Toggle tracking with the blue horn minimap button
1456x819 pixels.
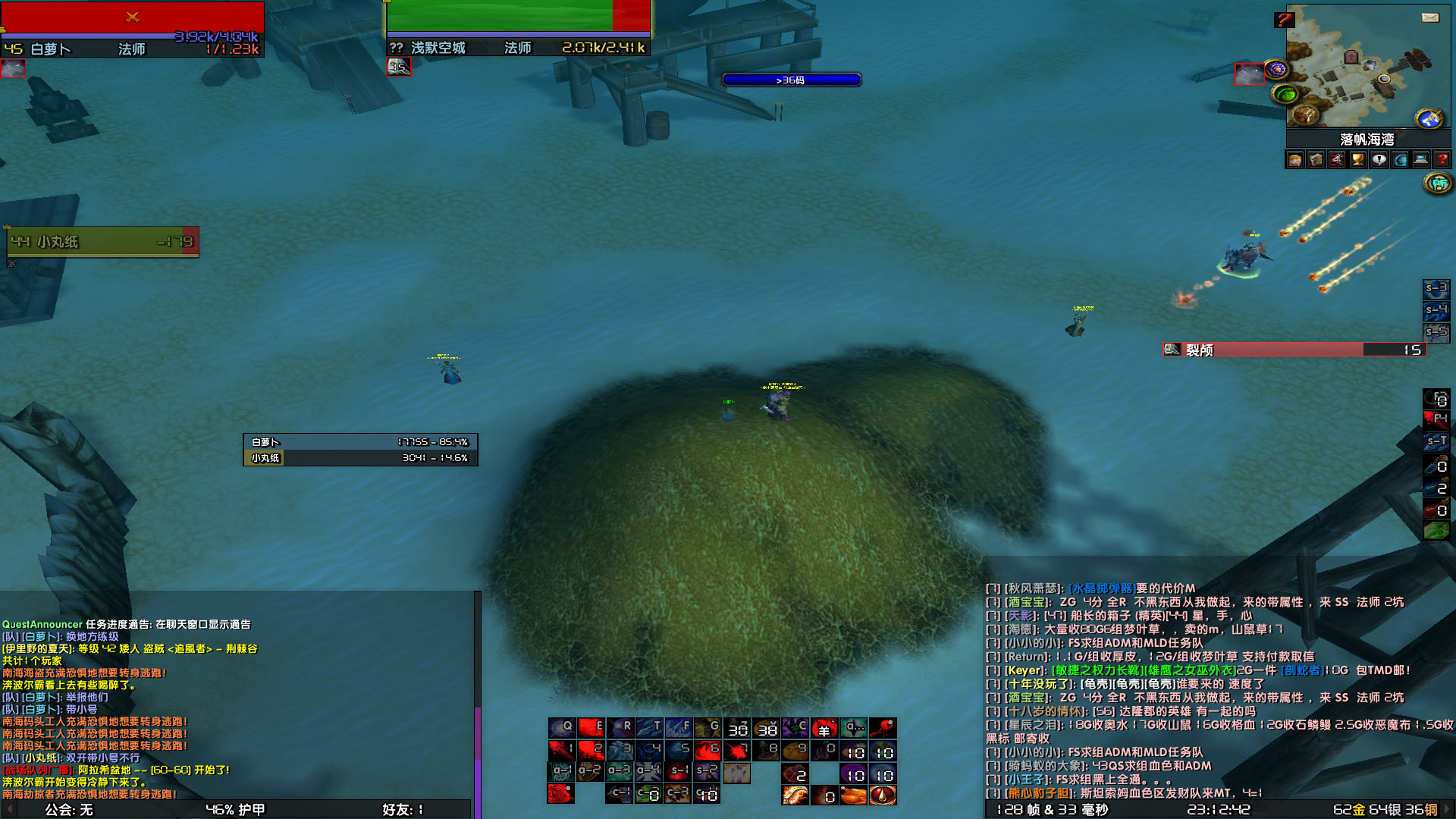pyautogui.click(x=1429, y=118)
